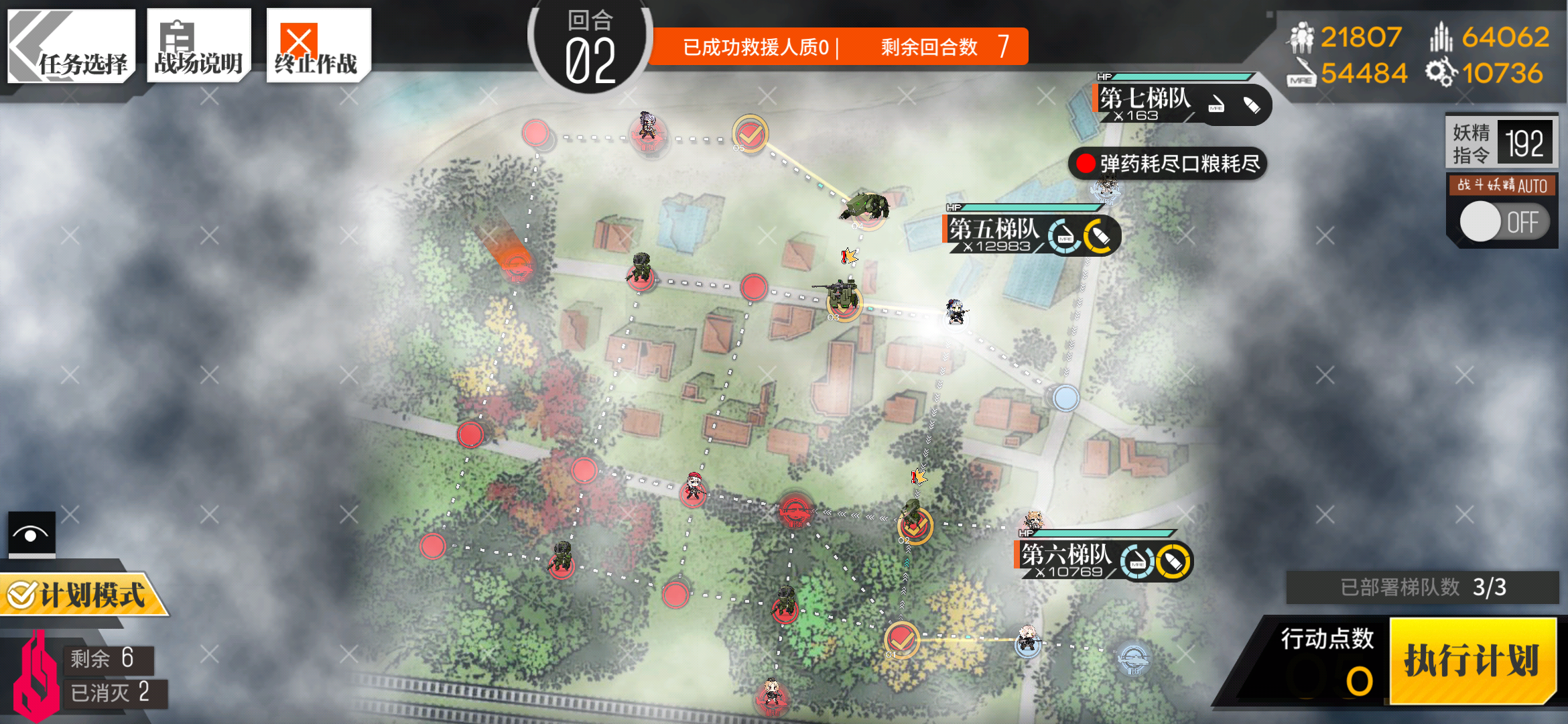The image size is (1568, 724).
Task: Switch the 战斗妖精 AUTO toggle on
Action: pyautogui.click(x=1503, y=222)
